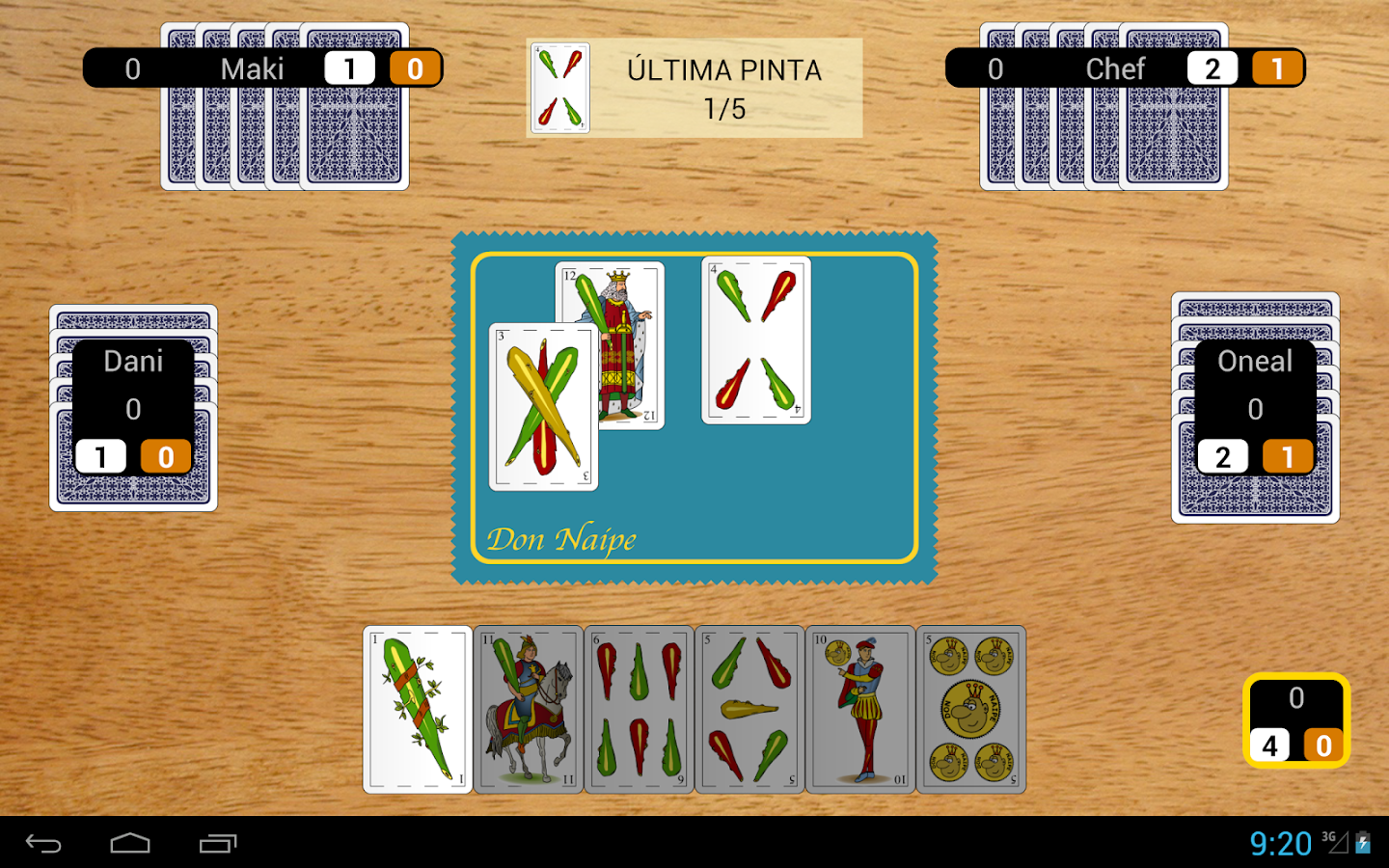Open the recent apps switcher
The image size is (1389, 868).
(218, 844)
